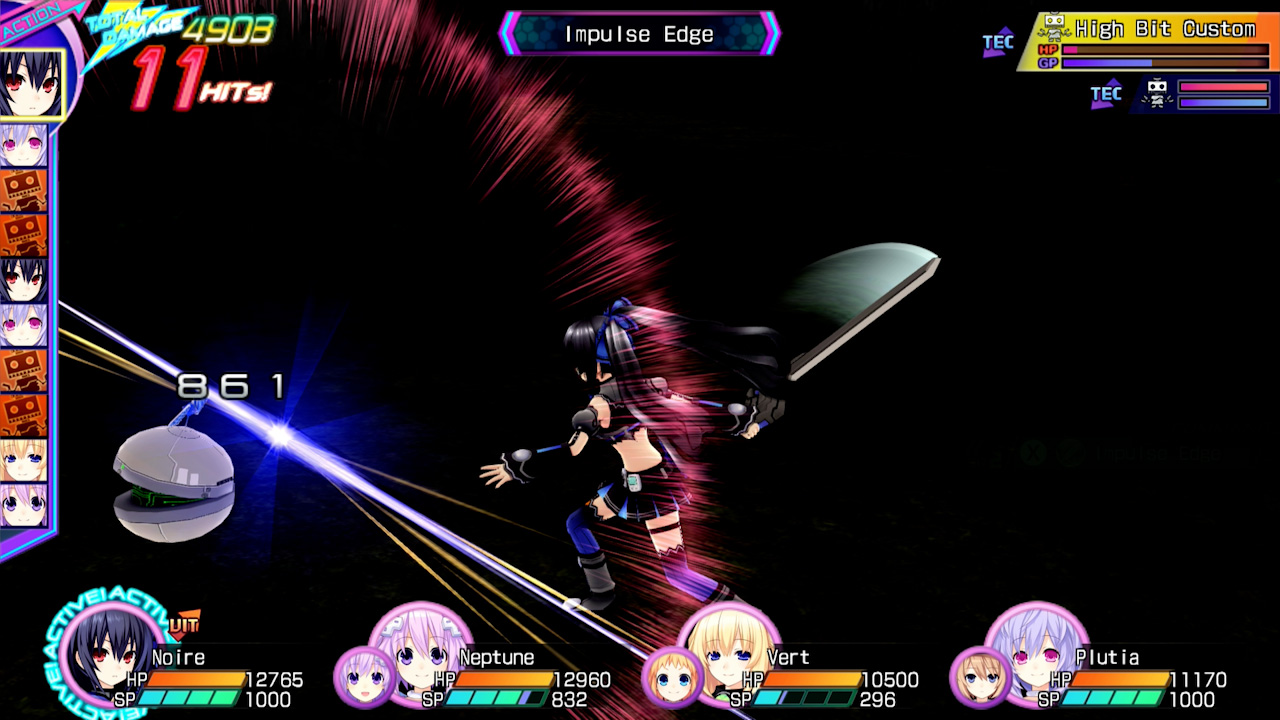Click the Impulse Edge skill banner

coord(638,33)
